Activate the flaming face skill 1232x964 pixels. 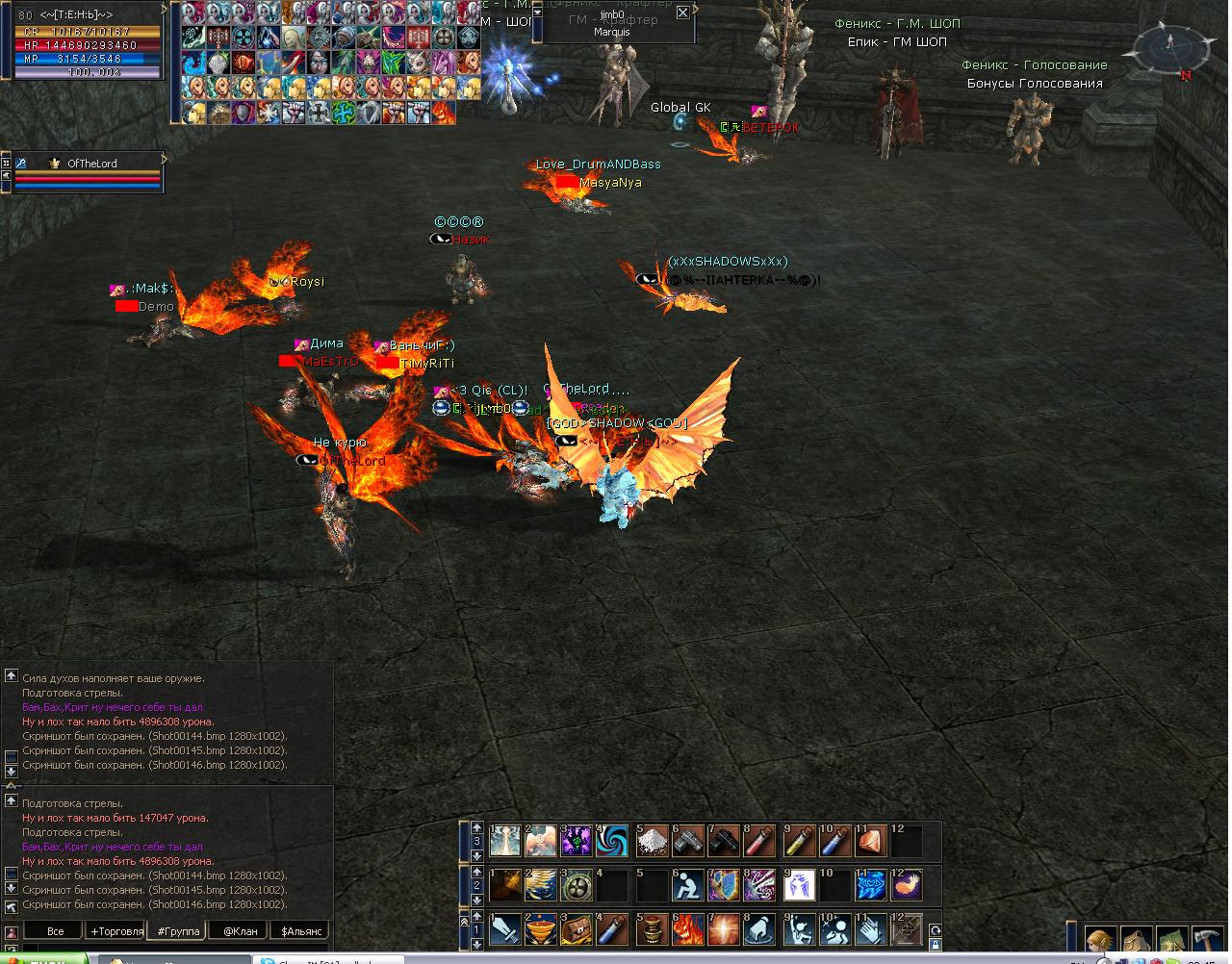click(x=687, y=929)
